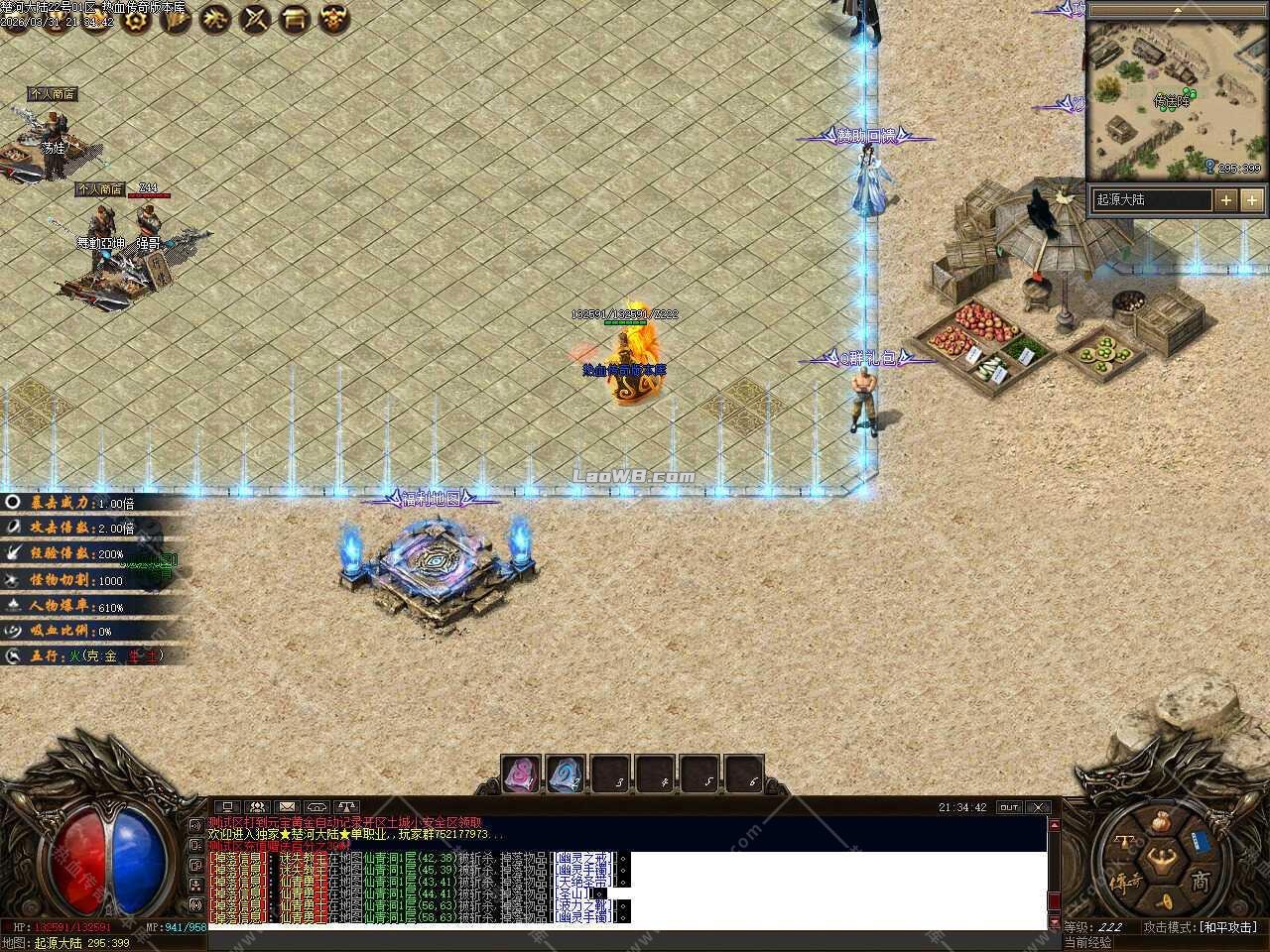This screenshot has width=1270, height=952.
Task: Open the settings gear in the top toolbar
Action: 134,20
